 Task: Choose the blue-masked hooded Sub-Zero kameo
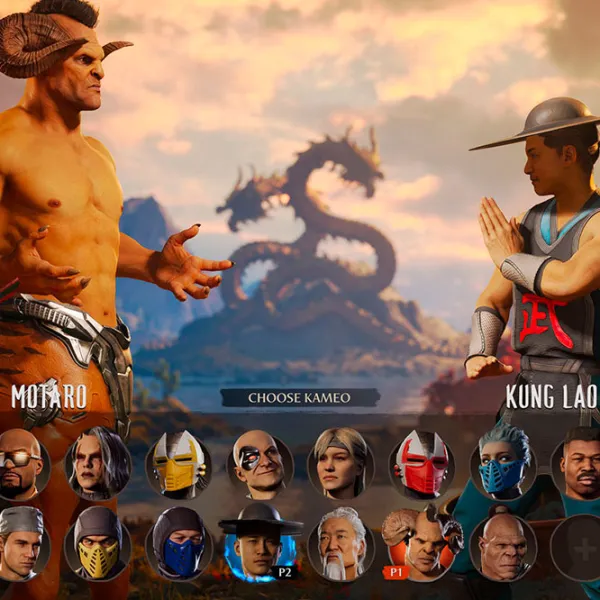tap(179, 545)
